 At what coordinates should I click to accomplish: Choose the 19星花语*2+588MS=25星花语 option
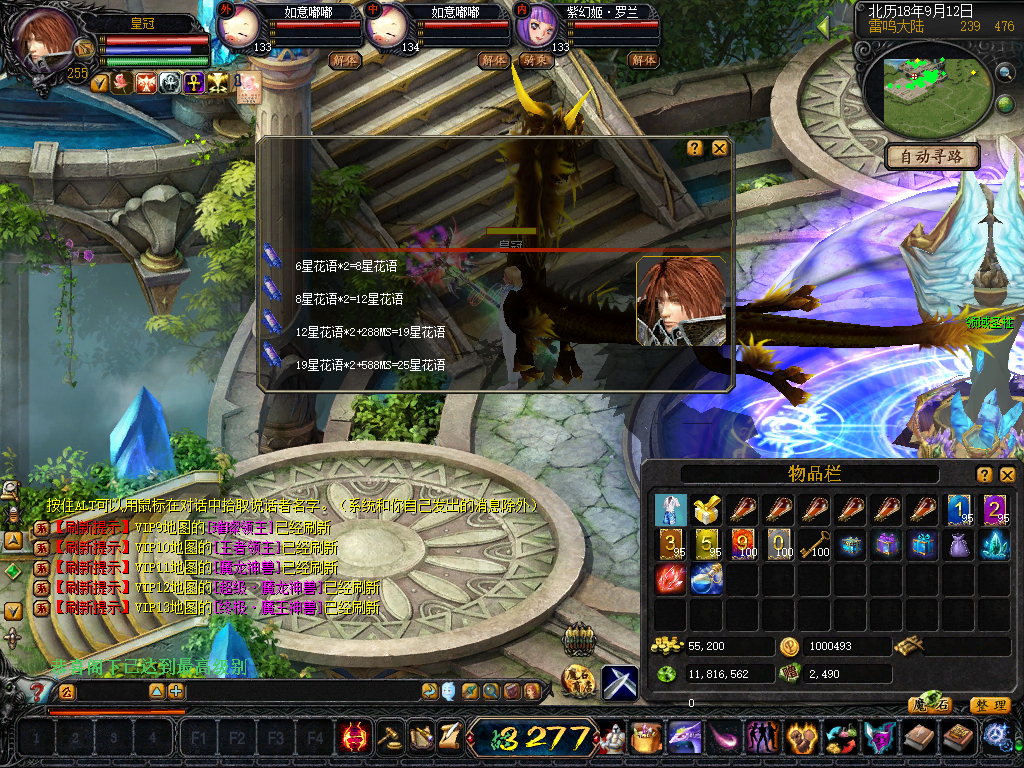tap(369, 366)
